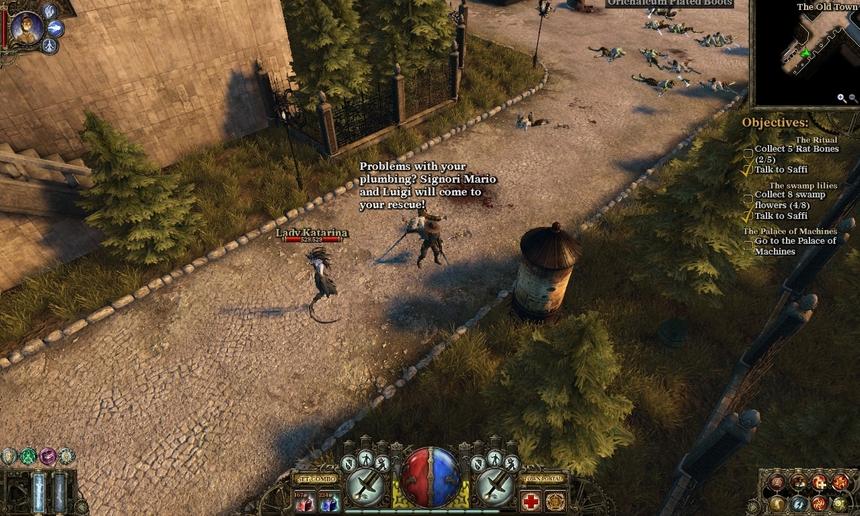Use the blue mana potion
Screen dimensions: 860x516
pyautogui.click(x=329, y=500)
